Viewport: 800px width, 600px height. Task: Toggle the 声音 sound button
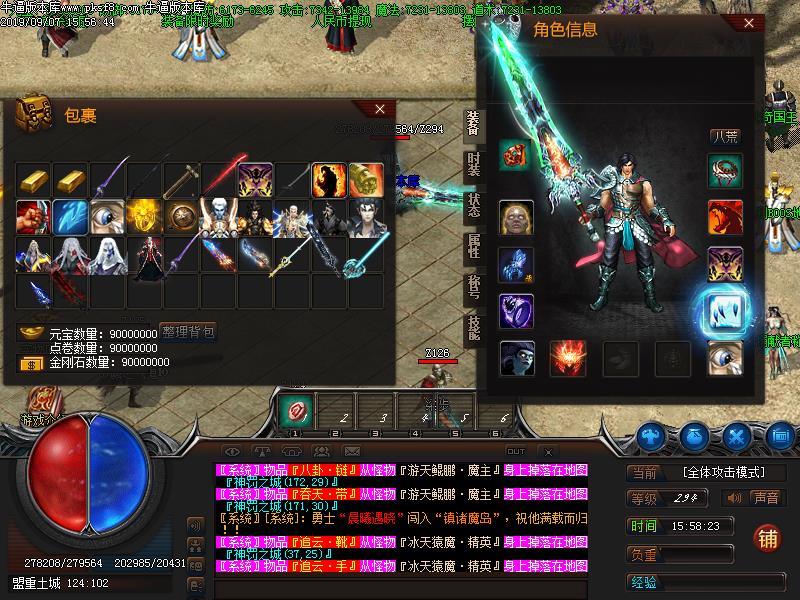pos(765,497)
